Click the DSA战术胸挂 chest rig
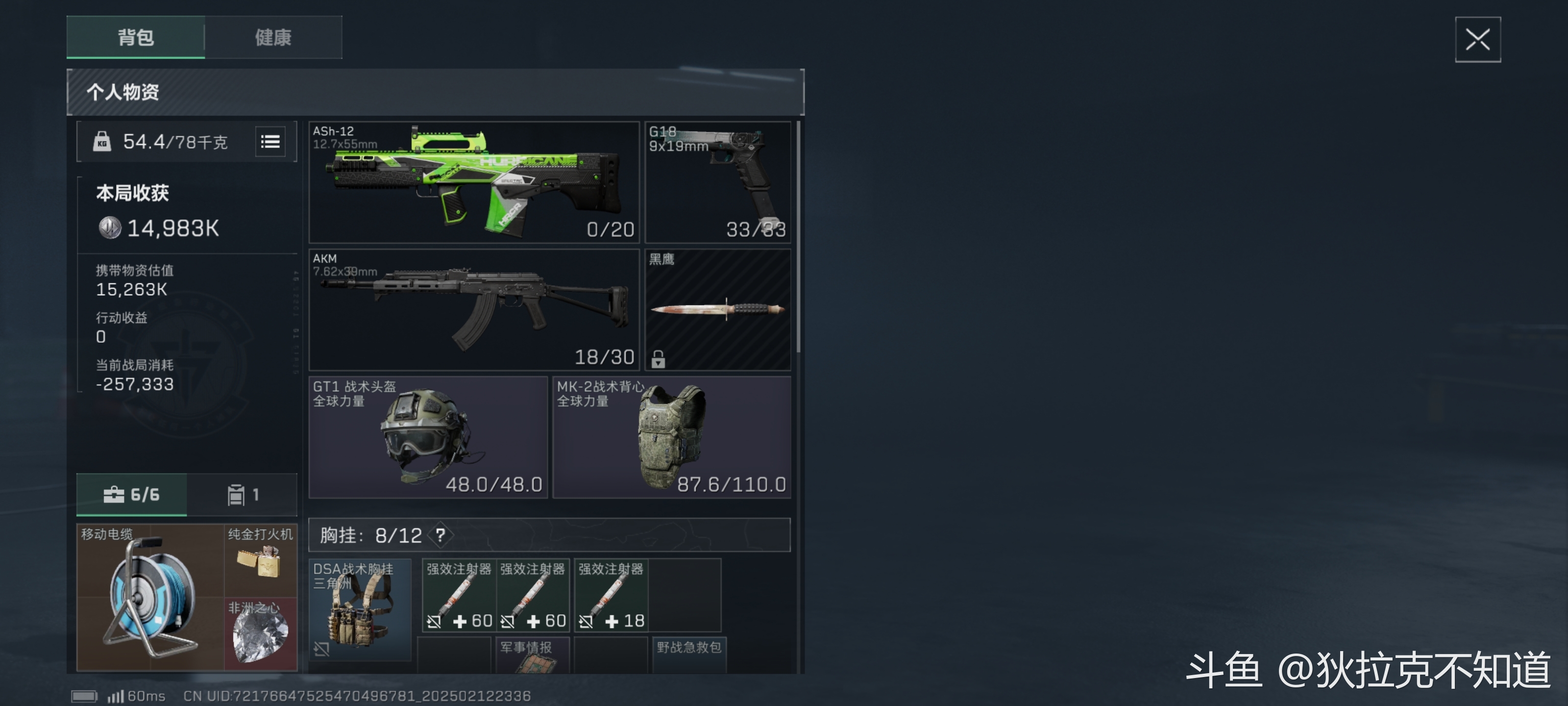1568x706 pixels. [360, 609]
